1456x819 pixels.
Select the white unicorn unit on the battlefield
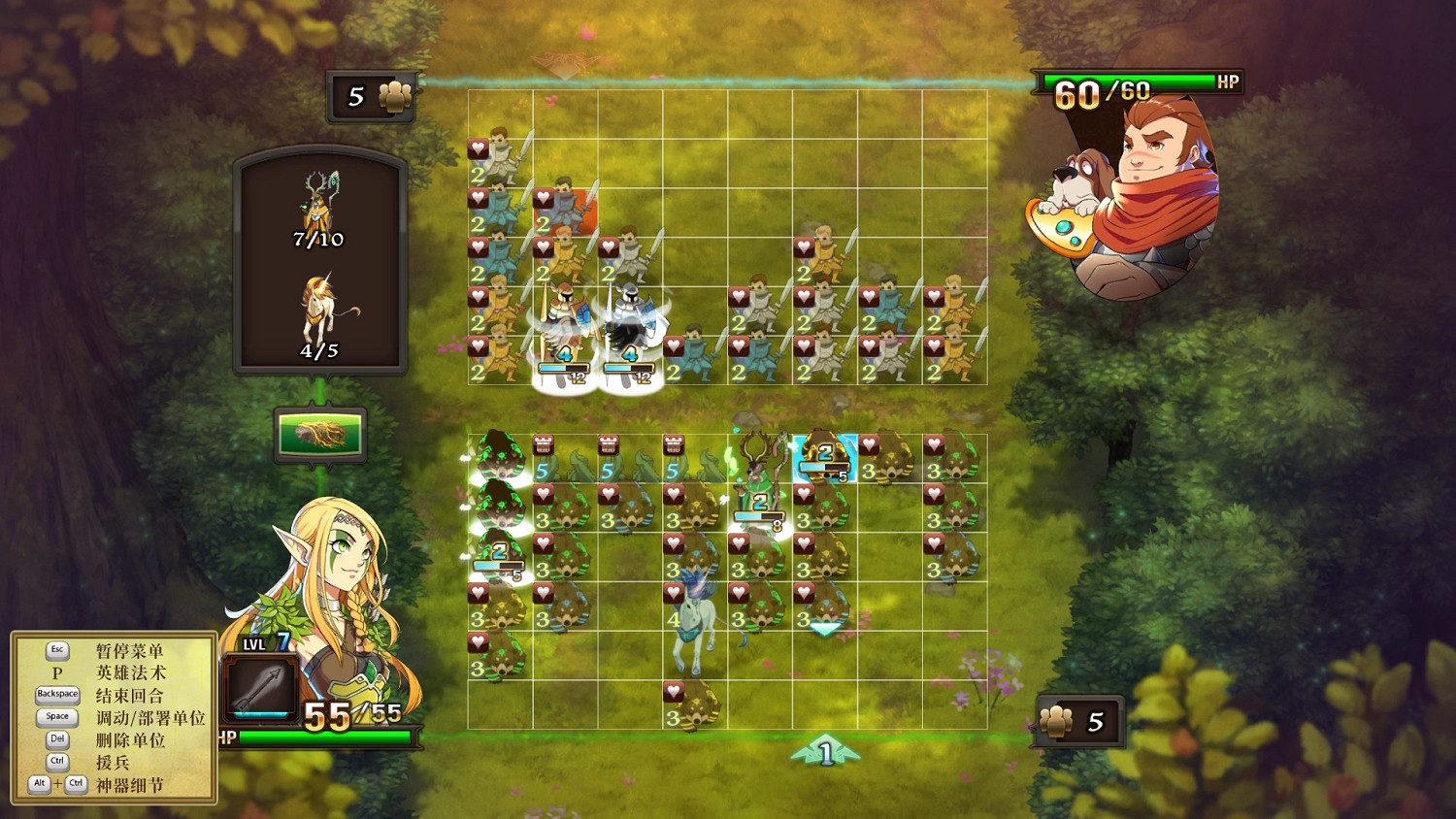pos(694,611)
